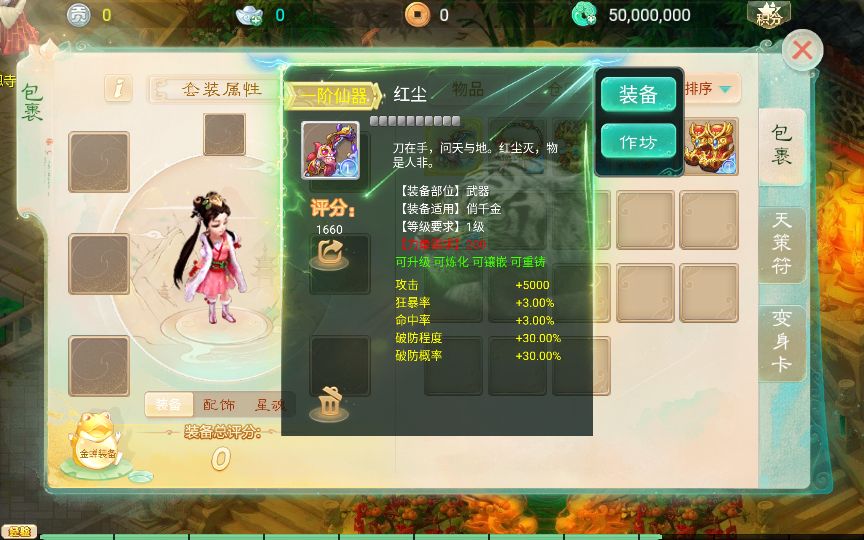Click the share arrow icon below the score
Screen dimensions: 864x540
329,256
